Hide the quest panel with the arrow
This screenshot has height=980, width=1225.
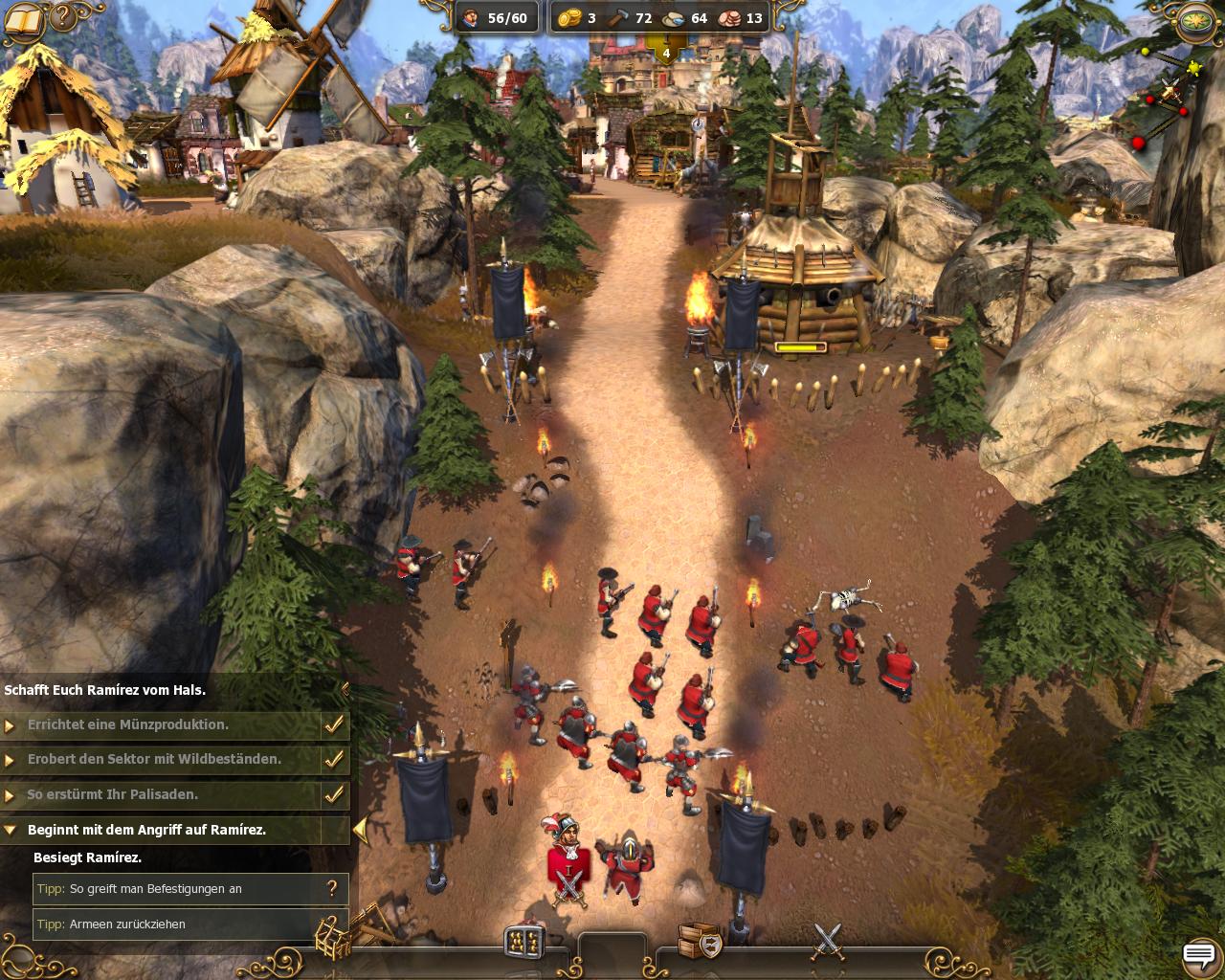click(x=360, y=829)
